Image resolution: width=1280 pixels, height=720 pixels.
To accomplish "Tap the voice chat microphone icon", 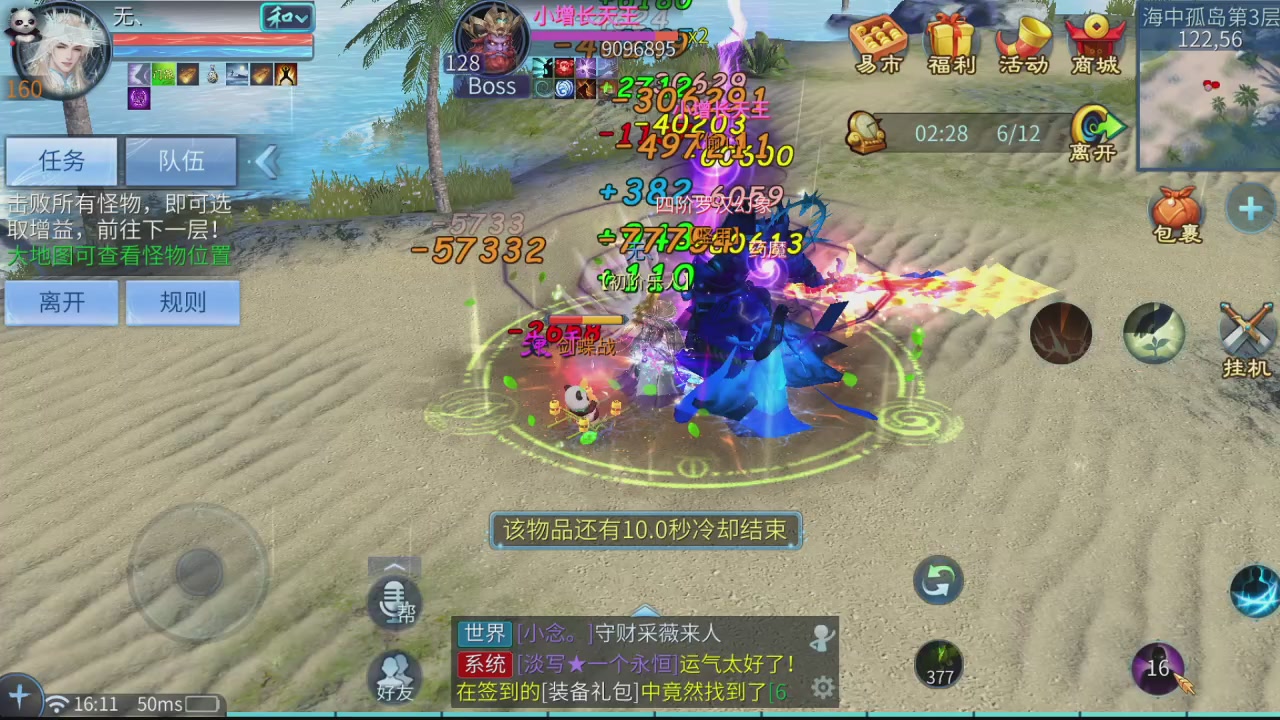I will coord(394,601).
